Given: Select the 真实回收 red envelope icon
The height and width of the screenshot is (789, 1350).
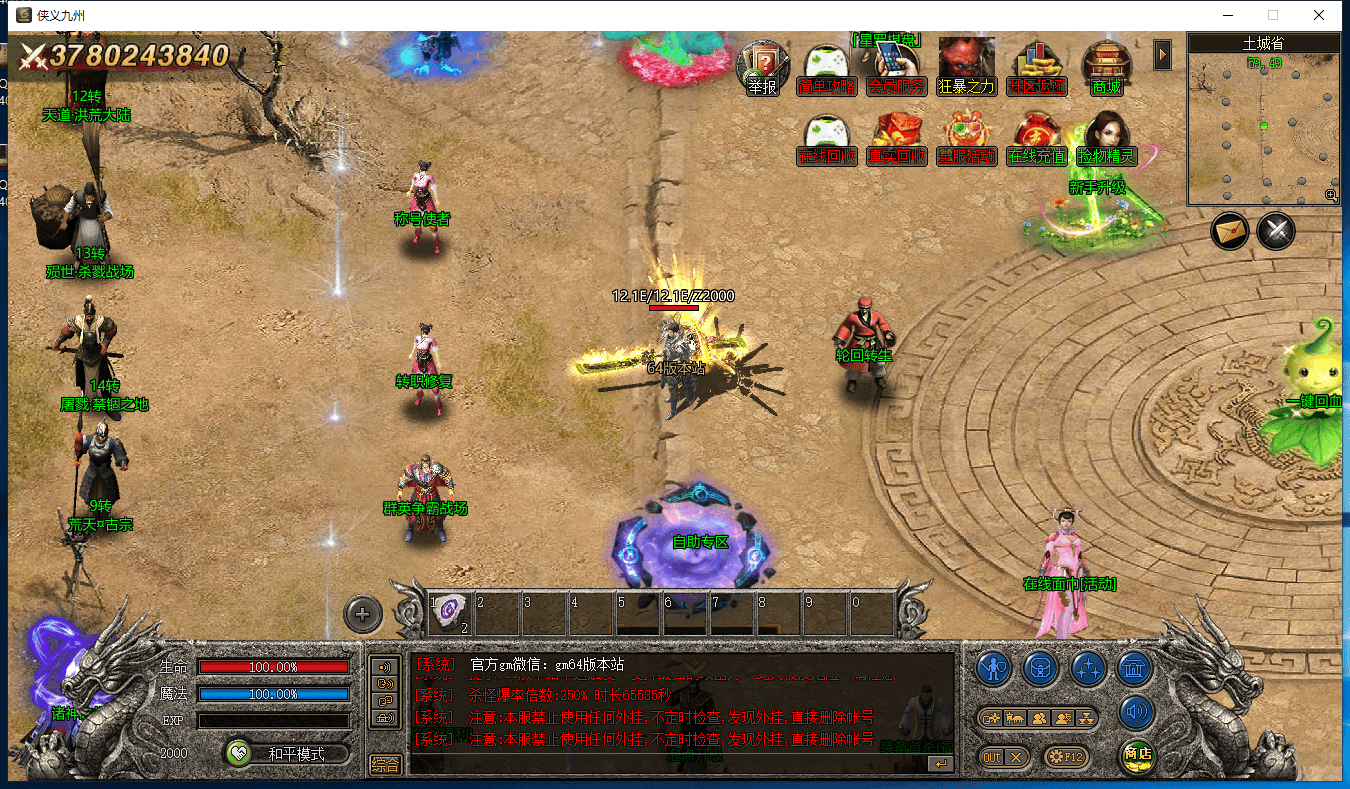Looking at the screenshot, I should click(x=896, y=138).
